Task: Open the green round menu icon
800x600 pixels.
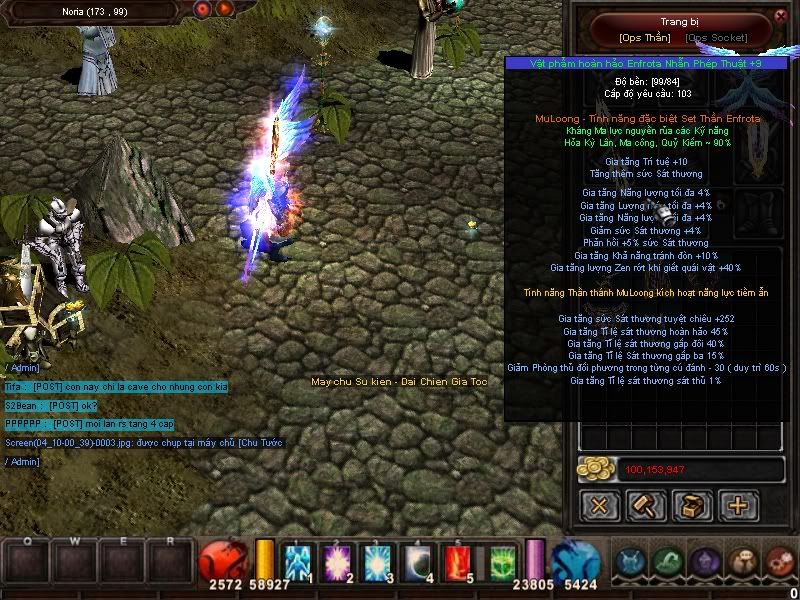Action: (669, 561)
